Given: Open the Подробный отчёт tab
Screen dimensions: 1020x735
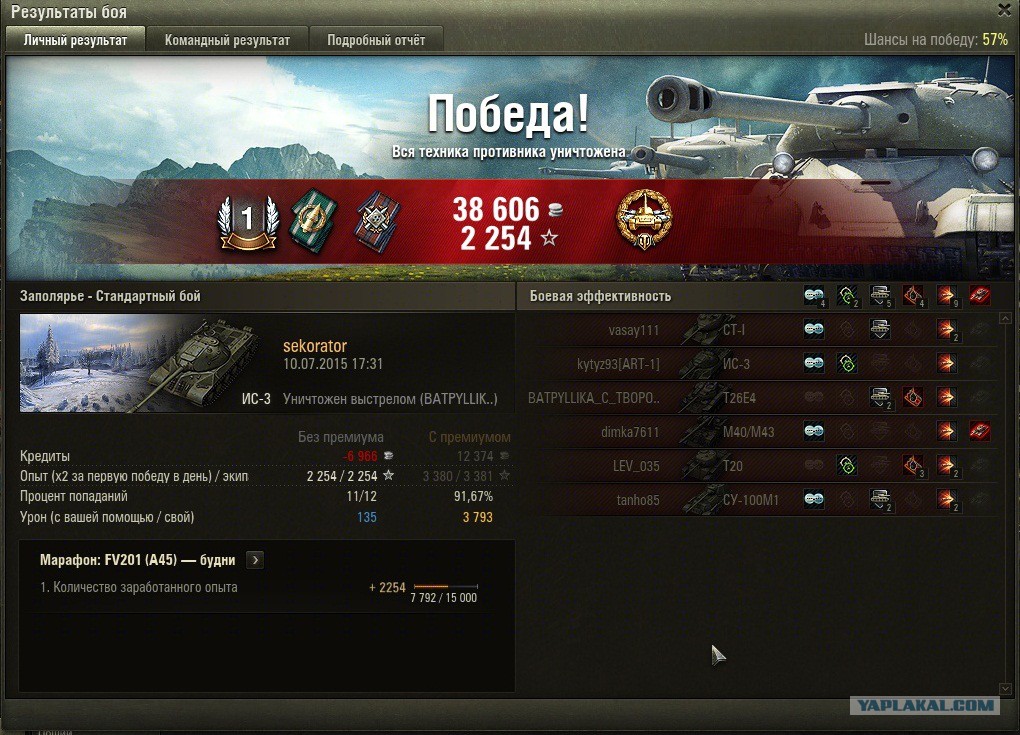Looking at the screenshot, I should [x=375, y=40].
